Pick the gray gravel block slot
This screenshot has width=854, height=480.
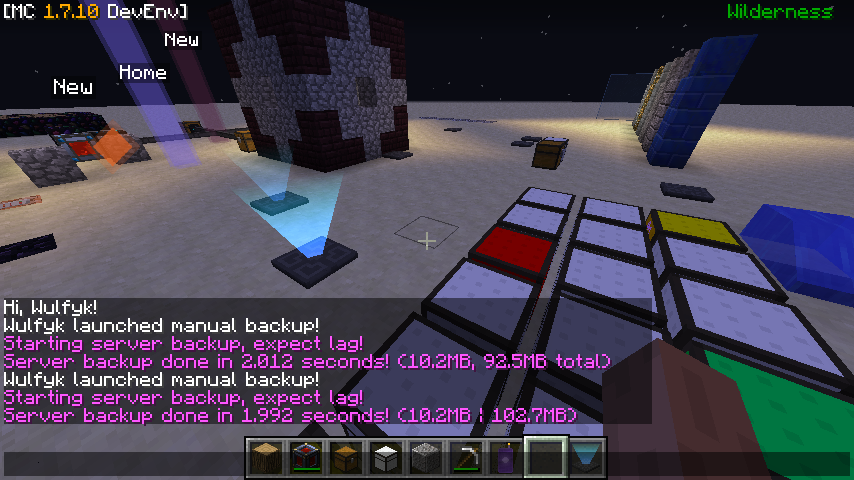coord(426,458)
